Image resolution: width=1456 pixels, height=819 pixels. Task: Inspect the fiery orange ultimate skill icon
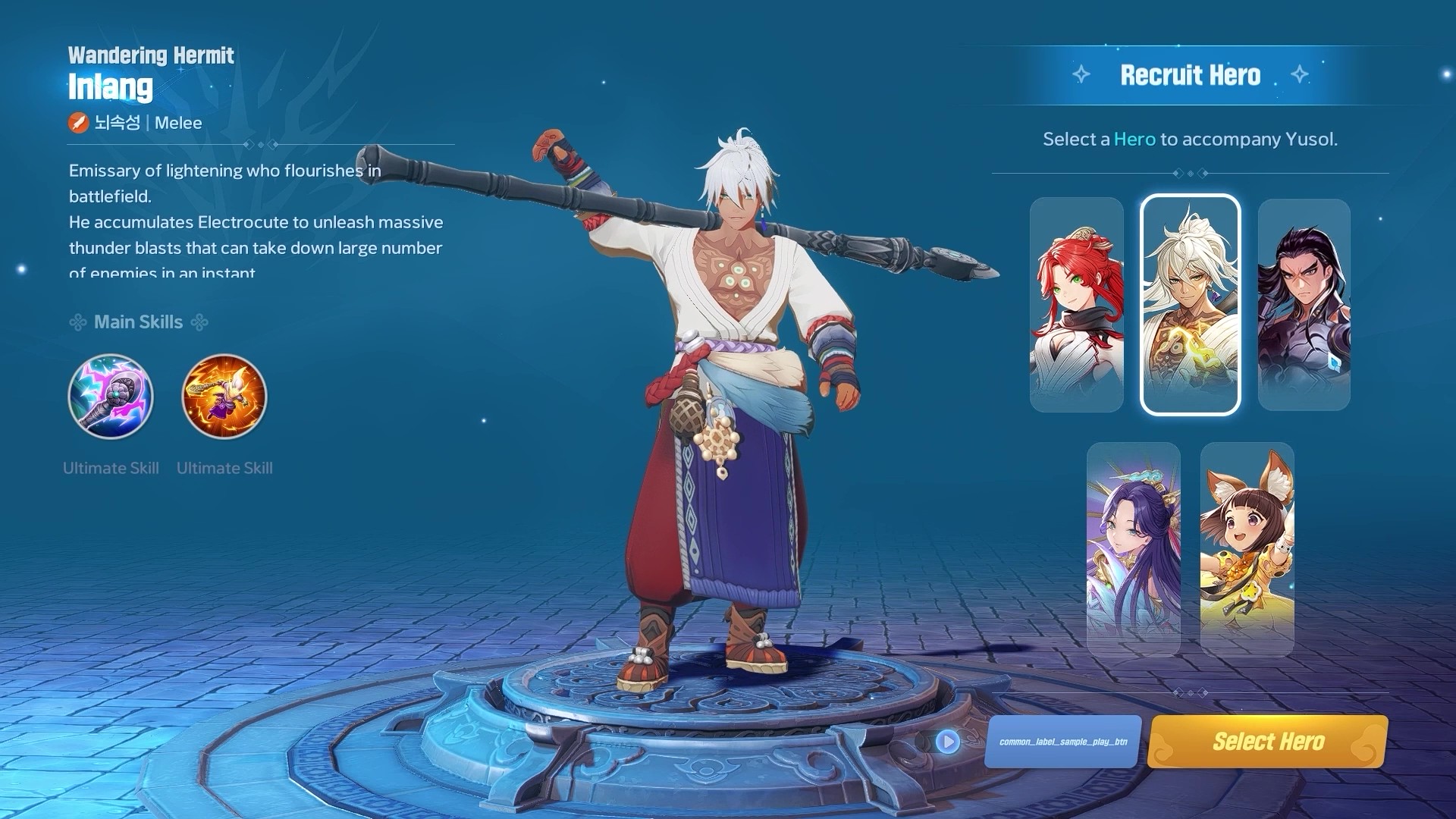[224, 397]
